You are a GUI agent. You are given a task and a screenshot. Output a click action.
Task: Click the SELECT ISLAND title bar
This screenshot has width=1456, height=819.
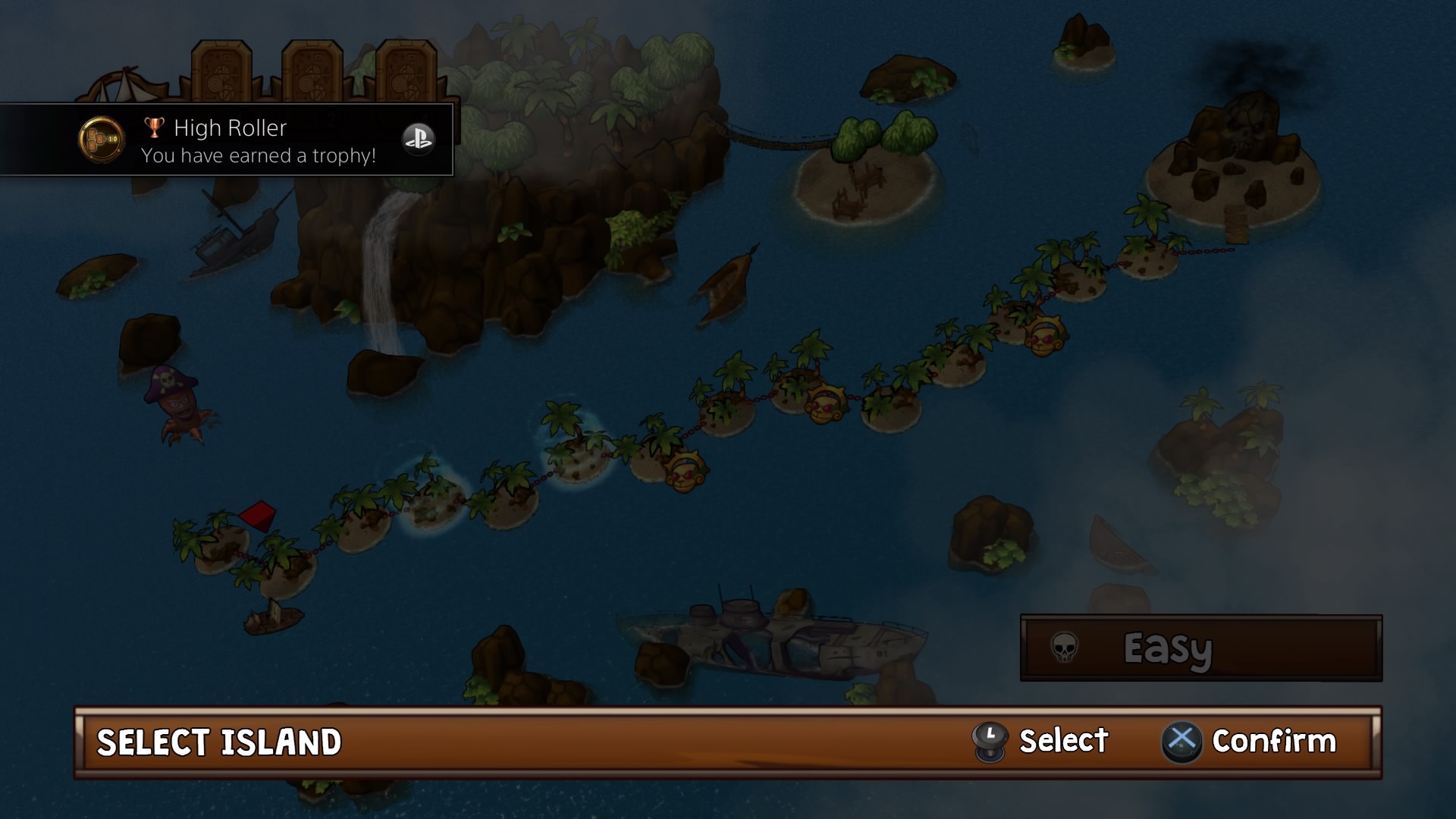click(218, 742)
